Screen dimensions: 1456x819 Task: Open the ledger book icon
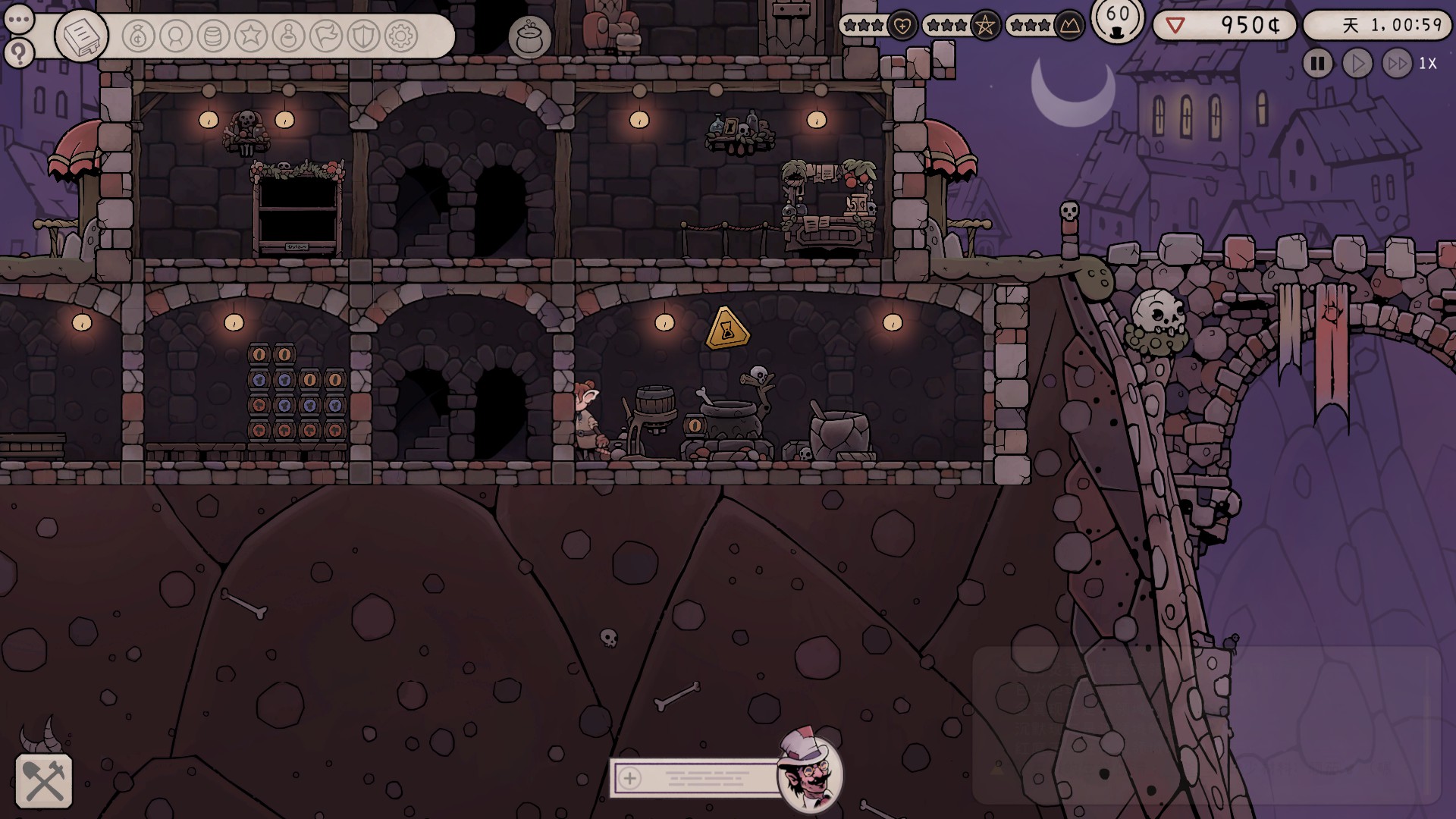(81, 36)
